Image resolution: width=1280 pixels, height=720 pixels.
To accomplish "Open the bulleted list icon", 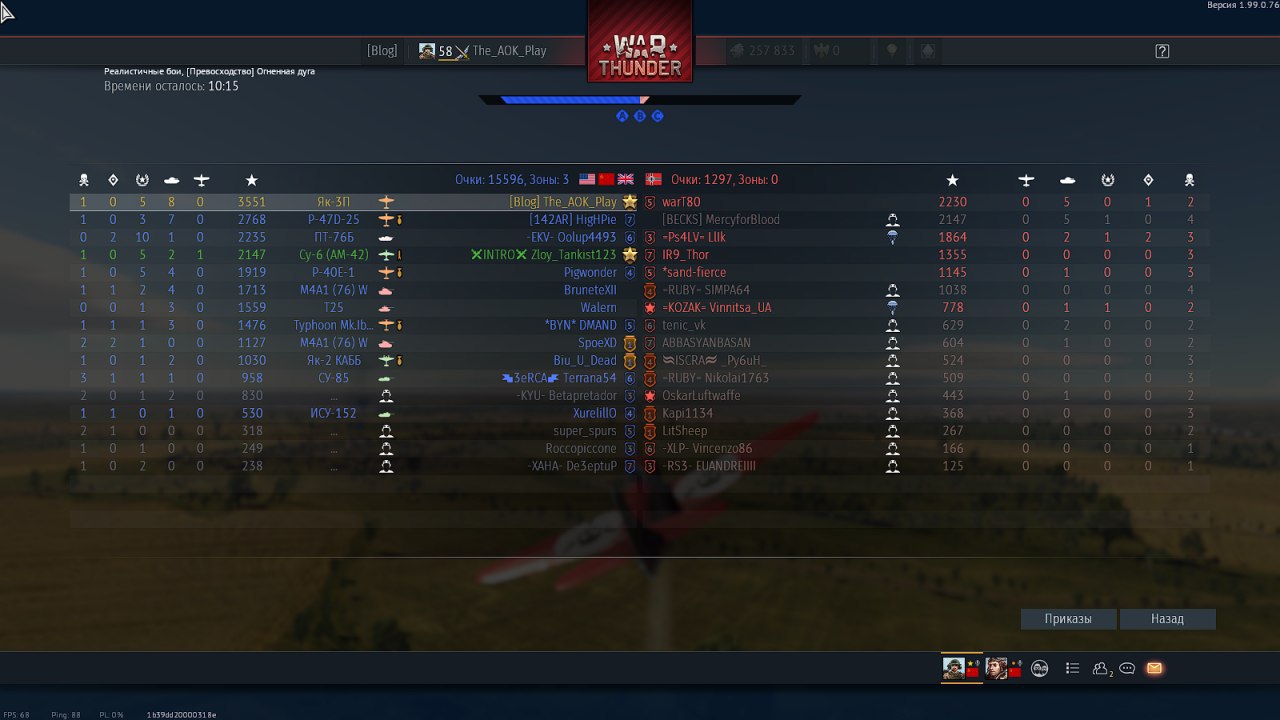I will (1072, 668).
